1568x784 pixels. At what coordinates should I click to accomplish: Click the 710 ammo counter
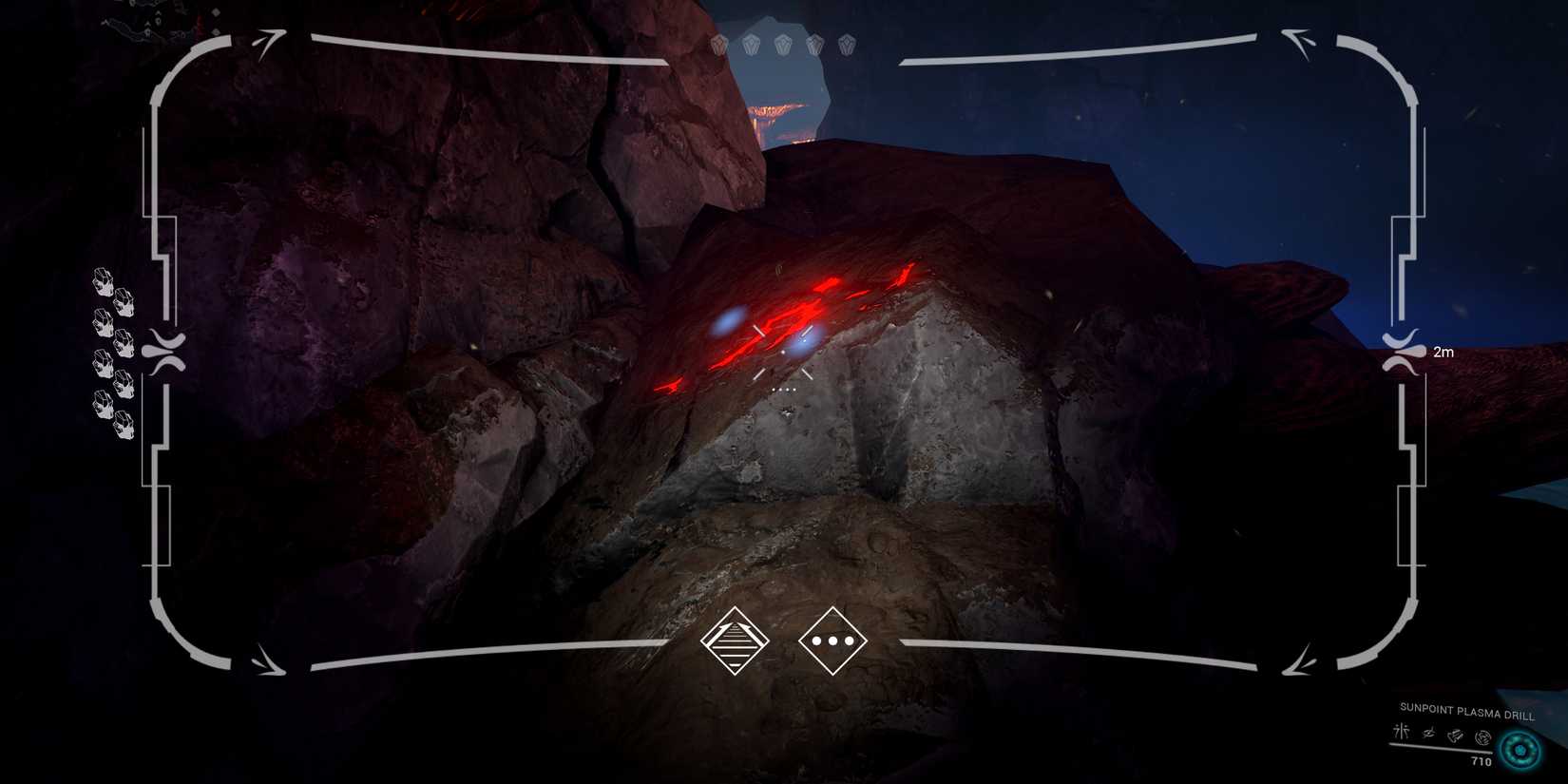(x=1482, y=762)
